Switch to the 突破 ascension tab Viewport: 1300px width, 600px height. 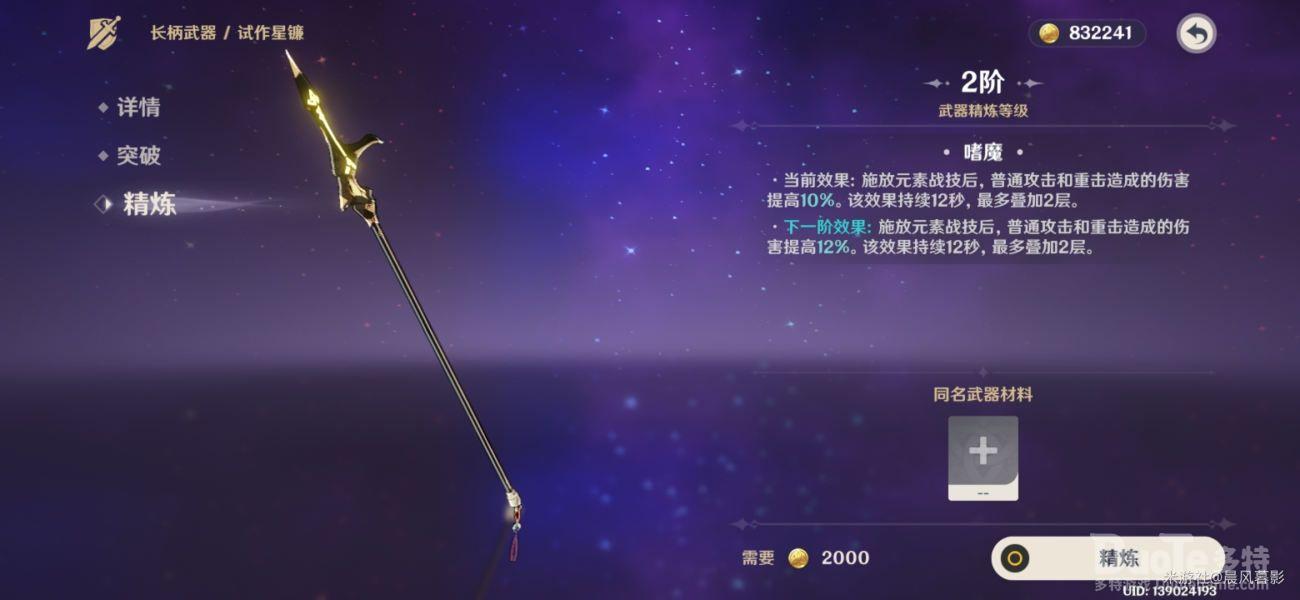tap(138, 156)
